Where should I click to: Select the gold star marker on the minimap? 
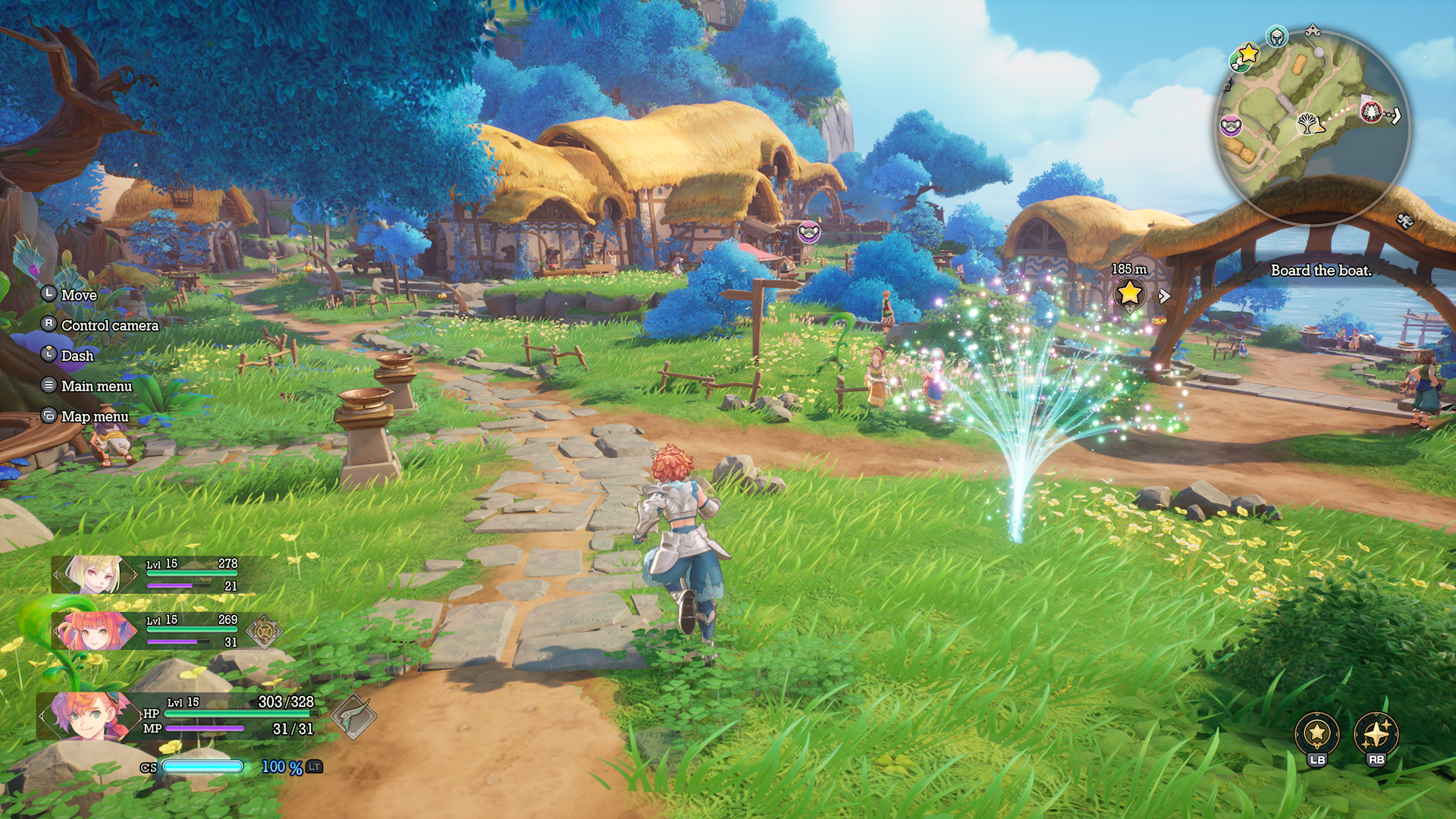1247,54
